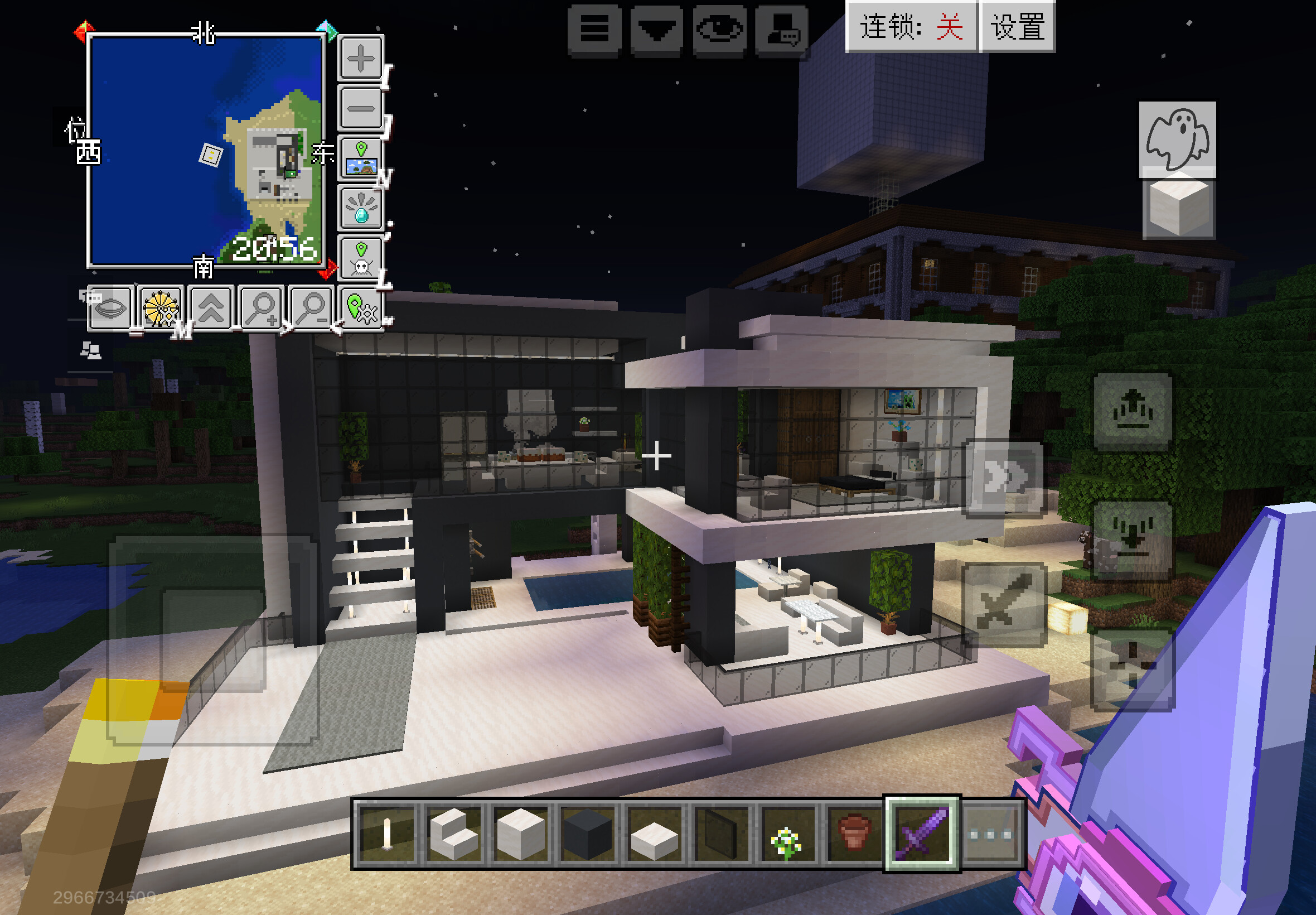
Task: Open the three-line hamburger menu
Action: pyautogui.click(x=594, y=30)
